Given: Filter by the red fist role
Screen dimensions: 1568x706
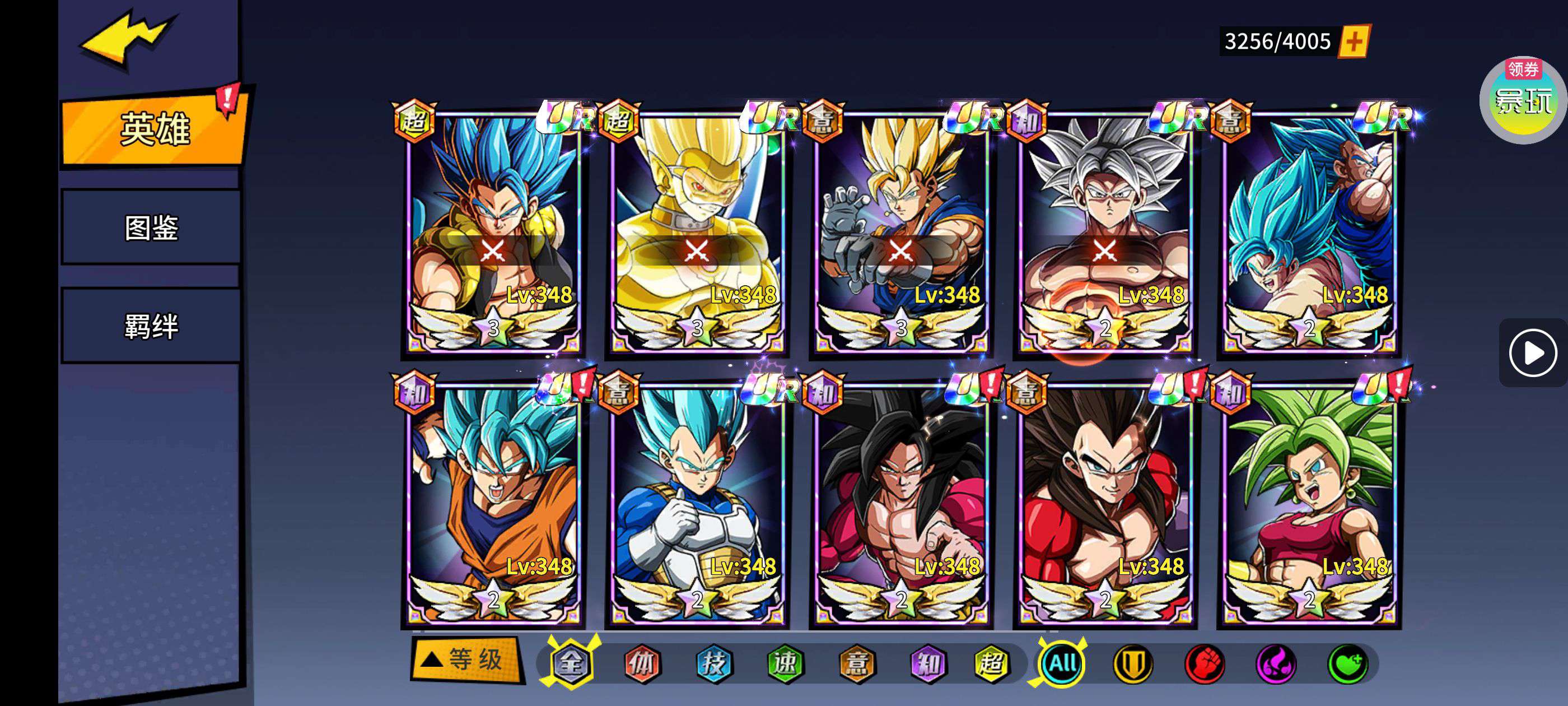Looking at the screenshot, I should 1204,663.
